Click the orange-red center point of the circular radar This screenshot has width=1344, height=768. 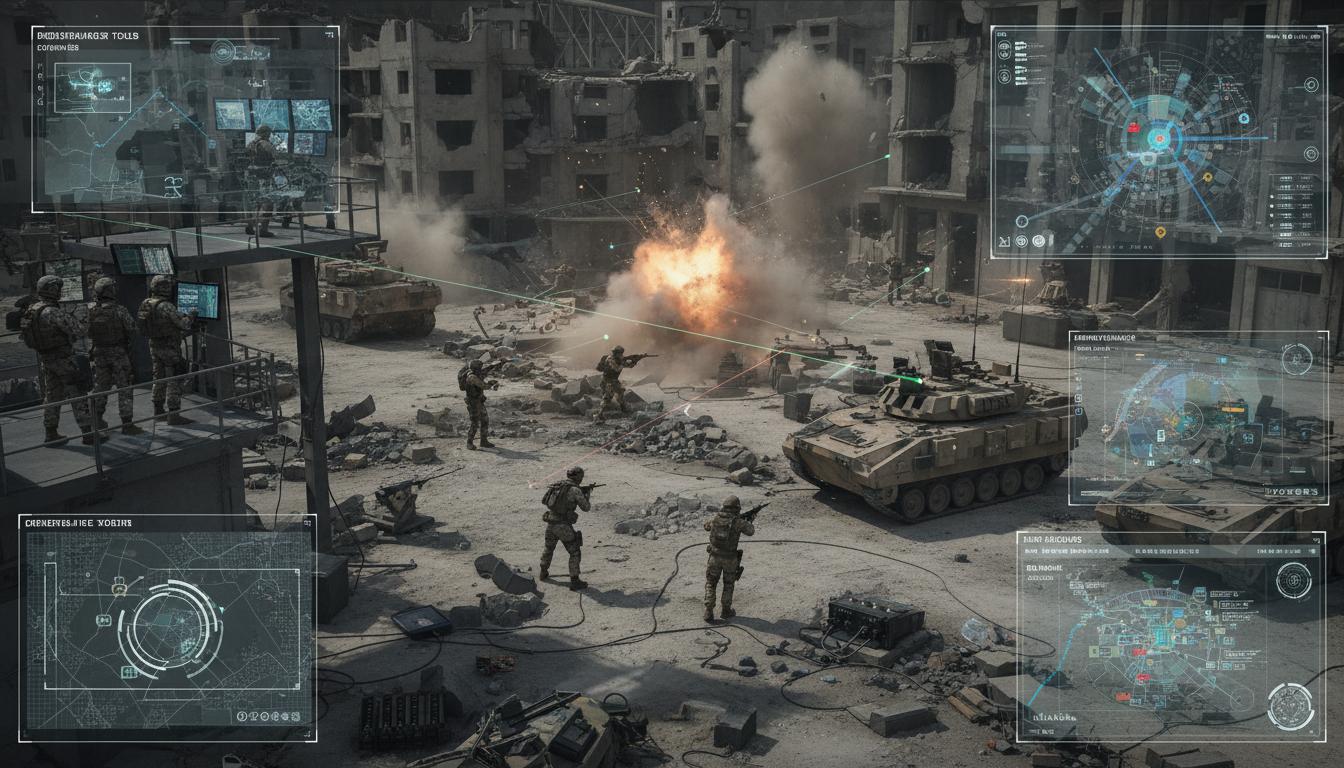[1160, 136]
